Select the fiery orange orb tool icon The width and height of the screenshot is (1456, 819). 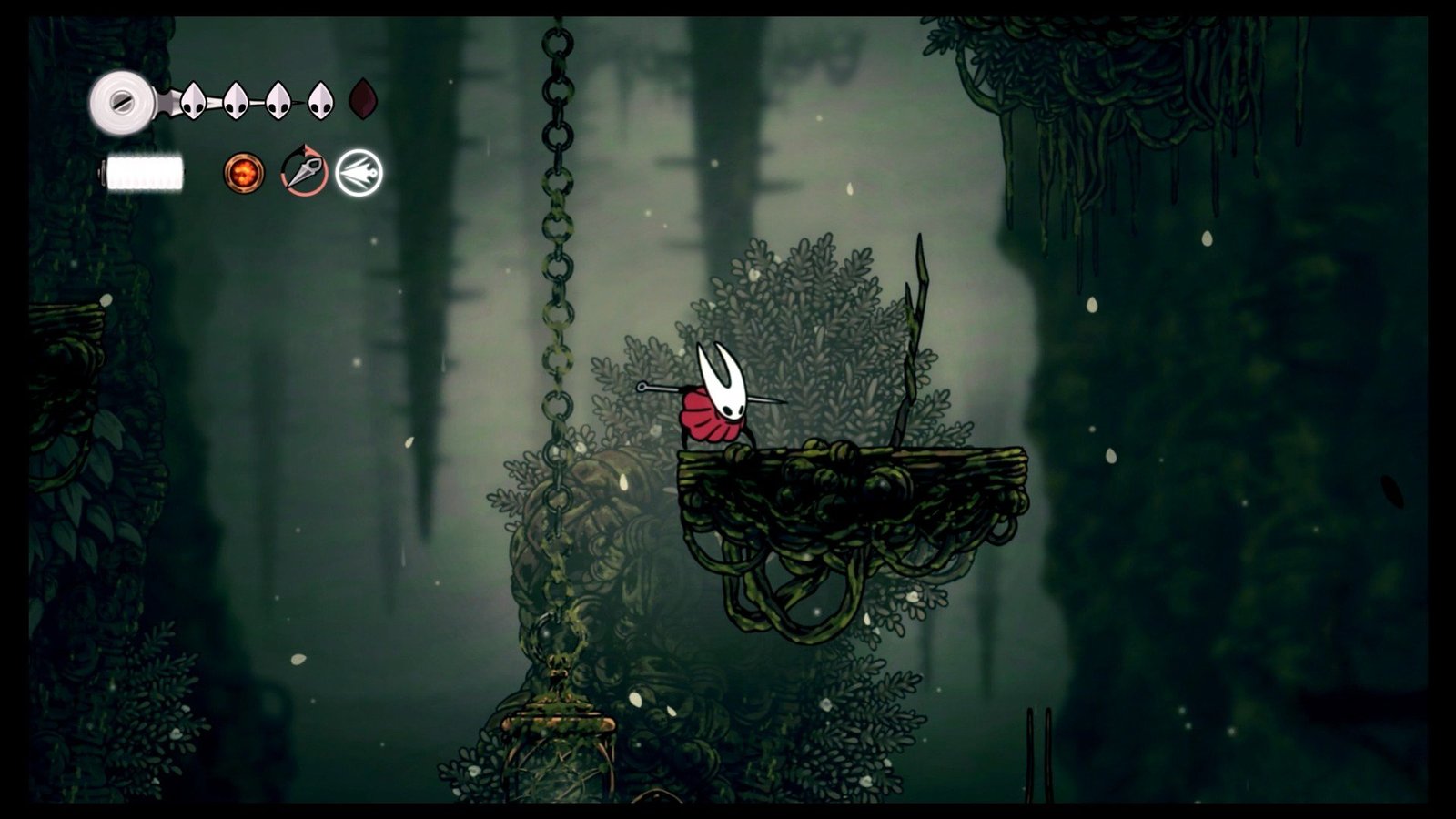tap(244, 172)
